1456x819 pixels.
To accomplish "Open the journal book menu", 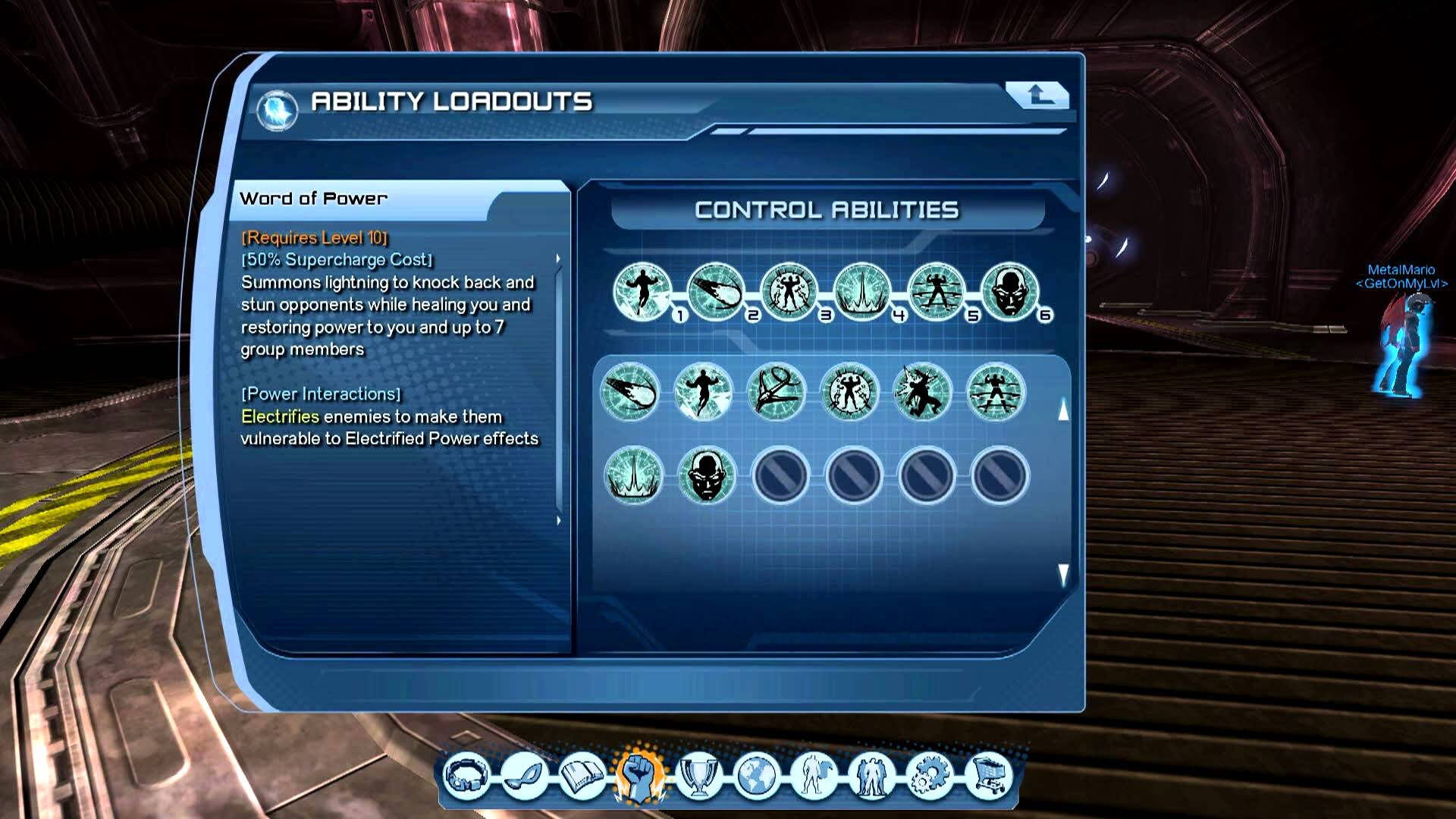I will (582, 775).
